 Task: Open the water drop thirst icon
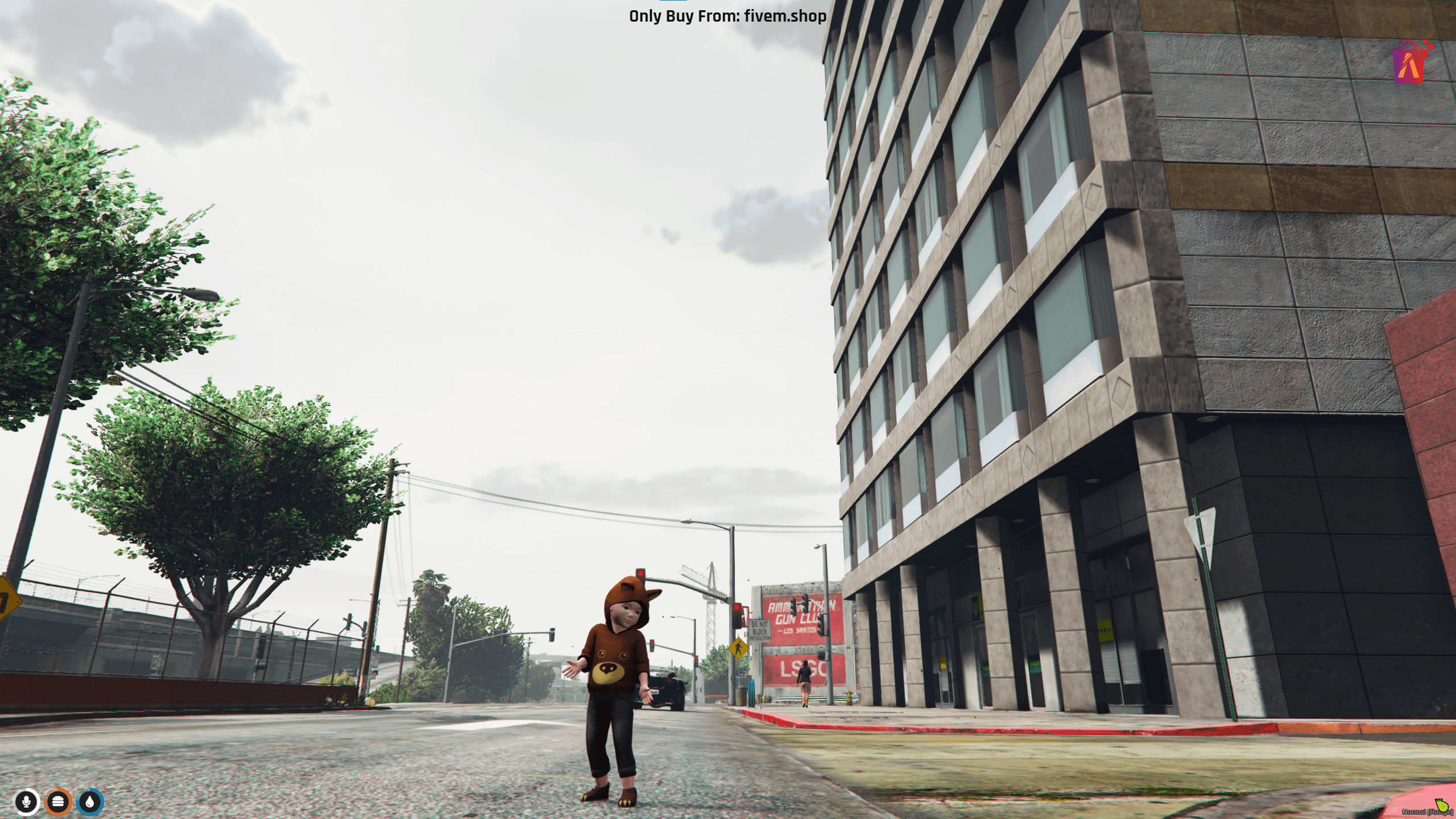click(x=90, y=802)
